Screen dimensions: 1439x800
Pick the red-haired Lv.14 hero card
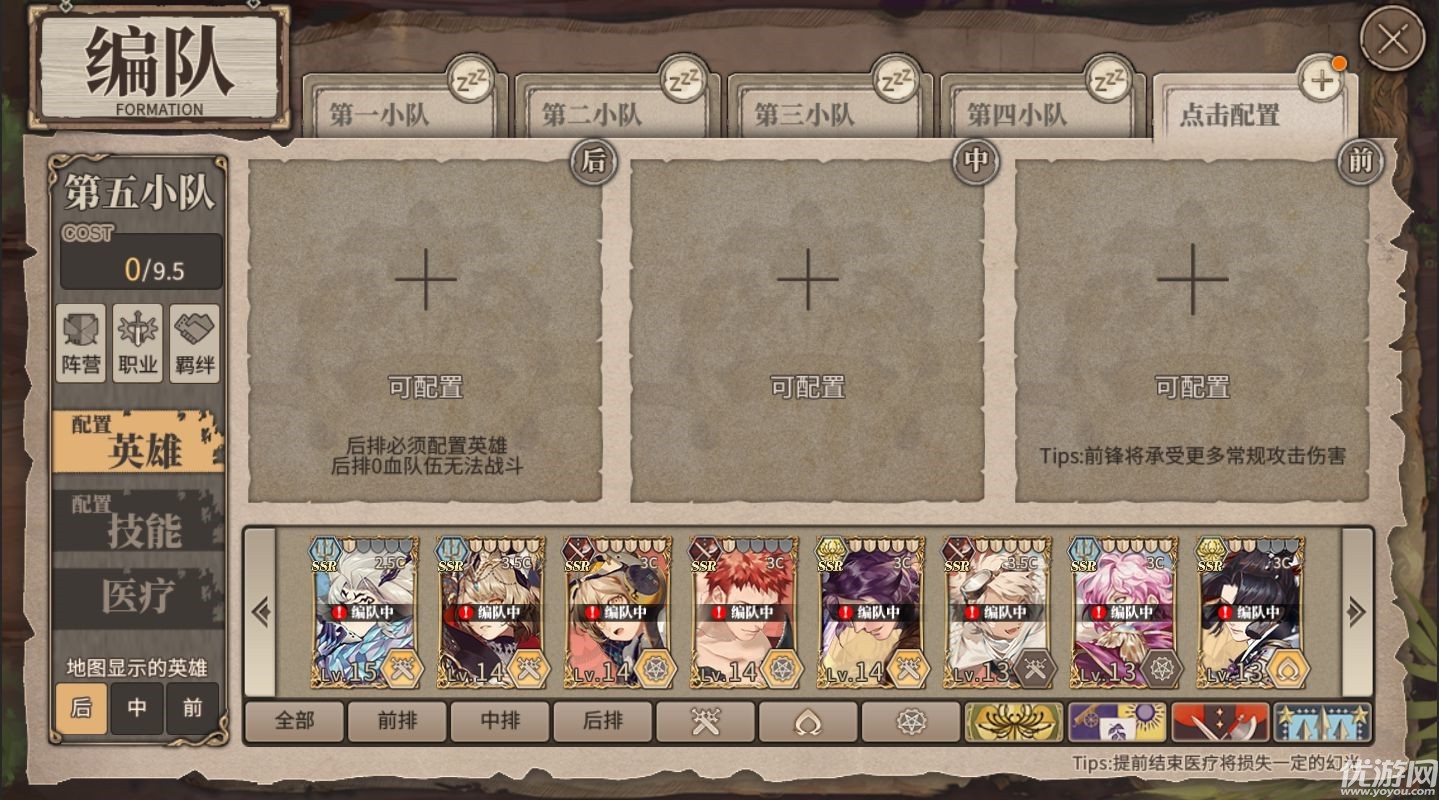point(744,612)
